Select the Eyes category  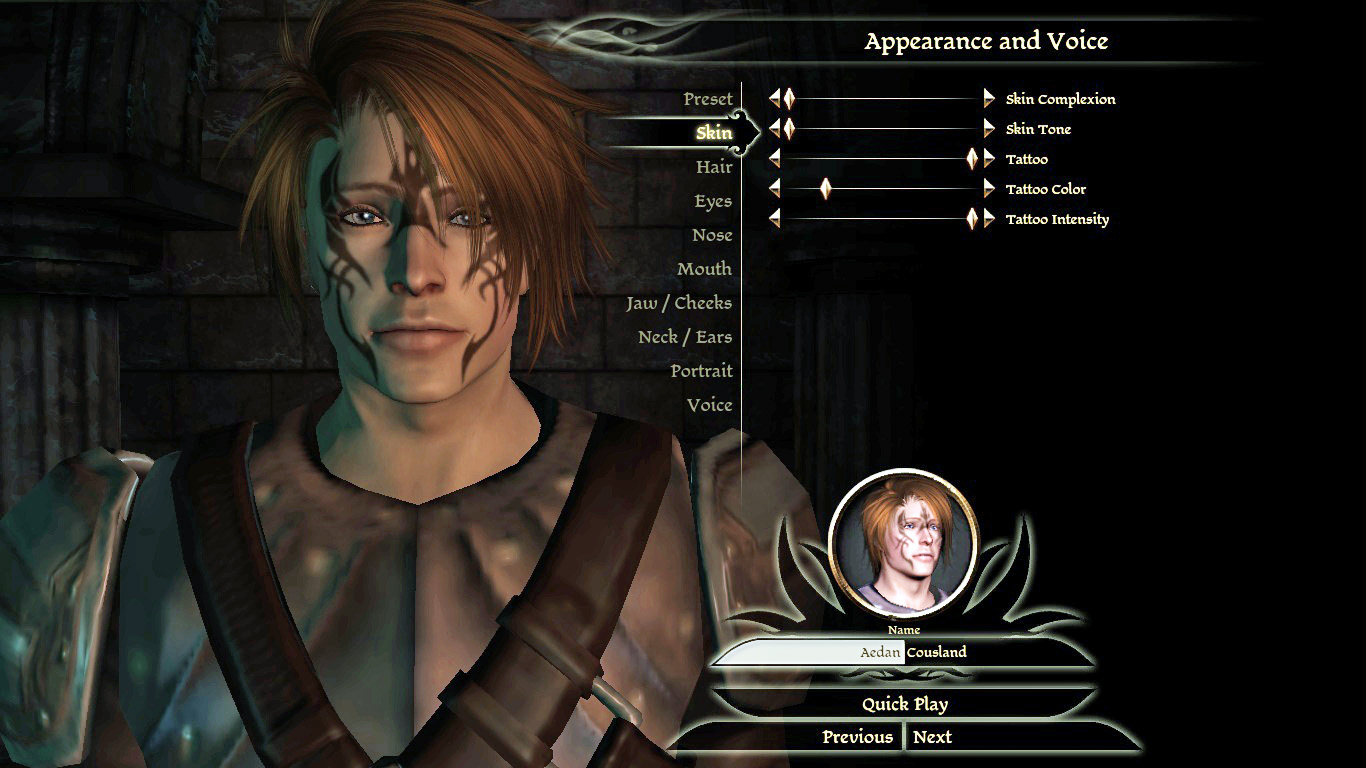tap(713, 201)
